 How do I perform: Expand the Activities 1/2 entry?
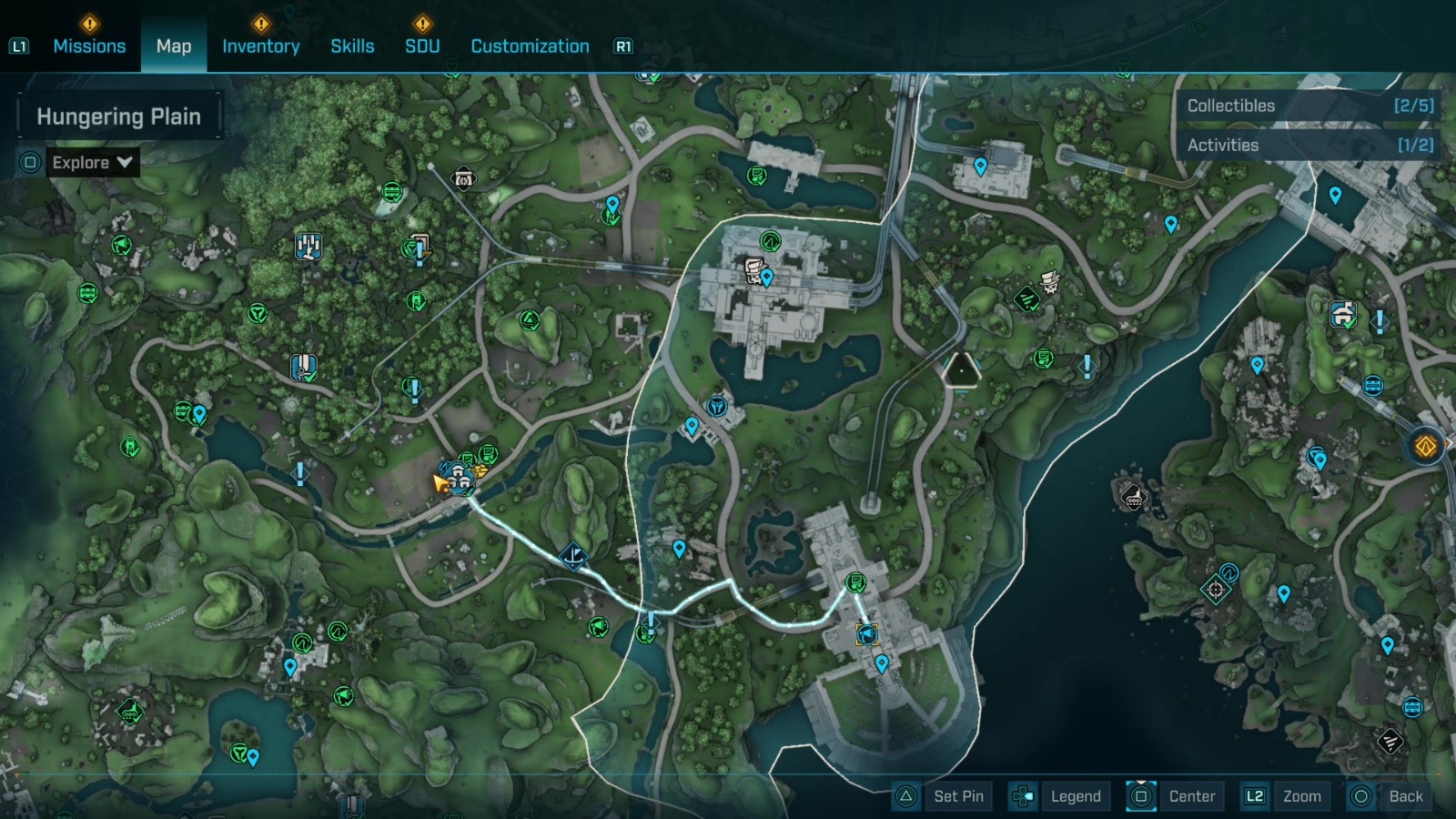[x=1308, y=145]
